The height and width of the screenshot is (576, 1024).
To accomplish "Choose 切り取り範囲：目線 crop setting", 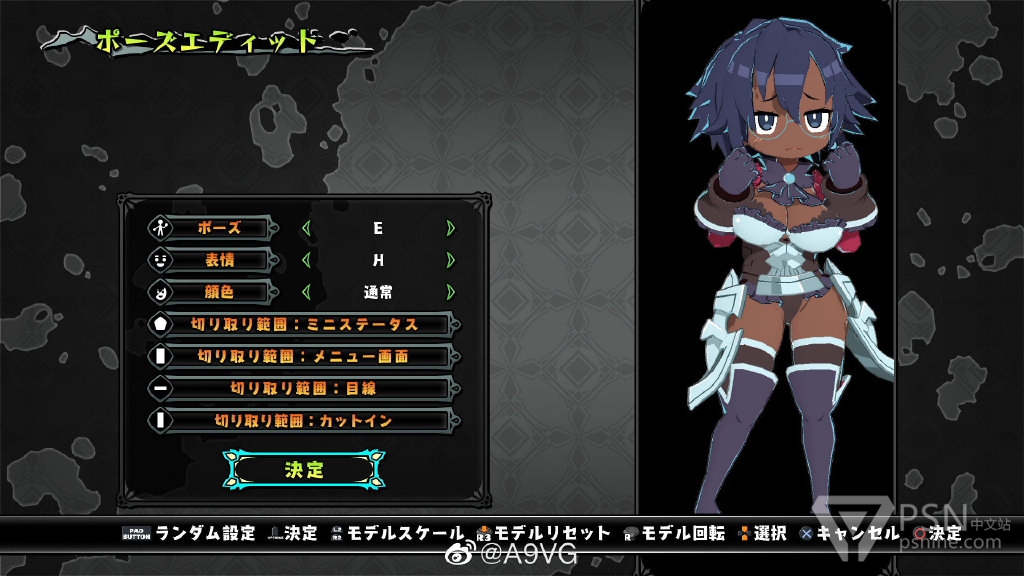I will [x=304, y=388].
